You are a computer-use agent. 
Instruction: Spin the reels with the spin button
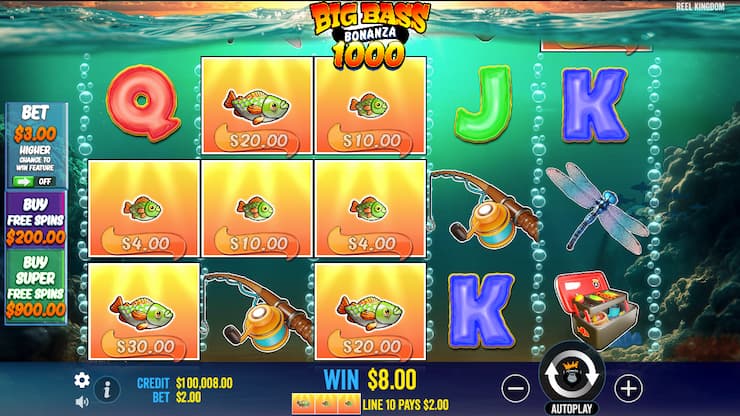[x=572, y=378]
